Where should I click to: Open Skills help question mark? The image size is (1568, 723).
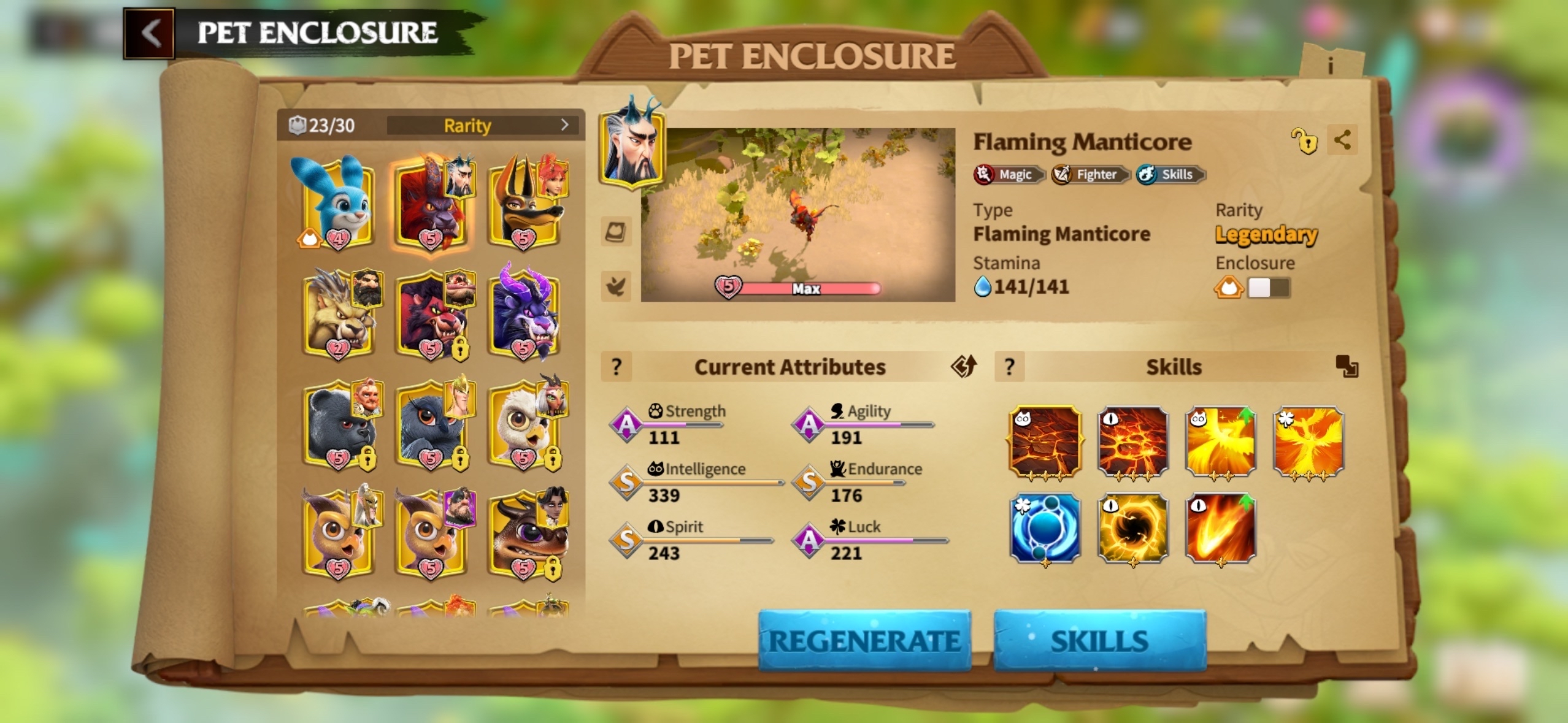[1009, 367]
